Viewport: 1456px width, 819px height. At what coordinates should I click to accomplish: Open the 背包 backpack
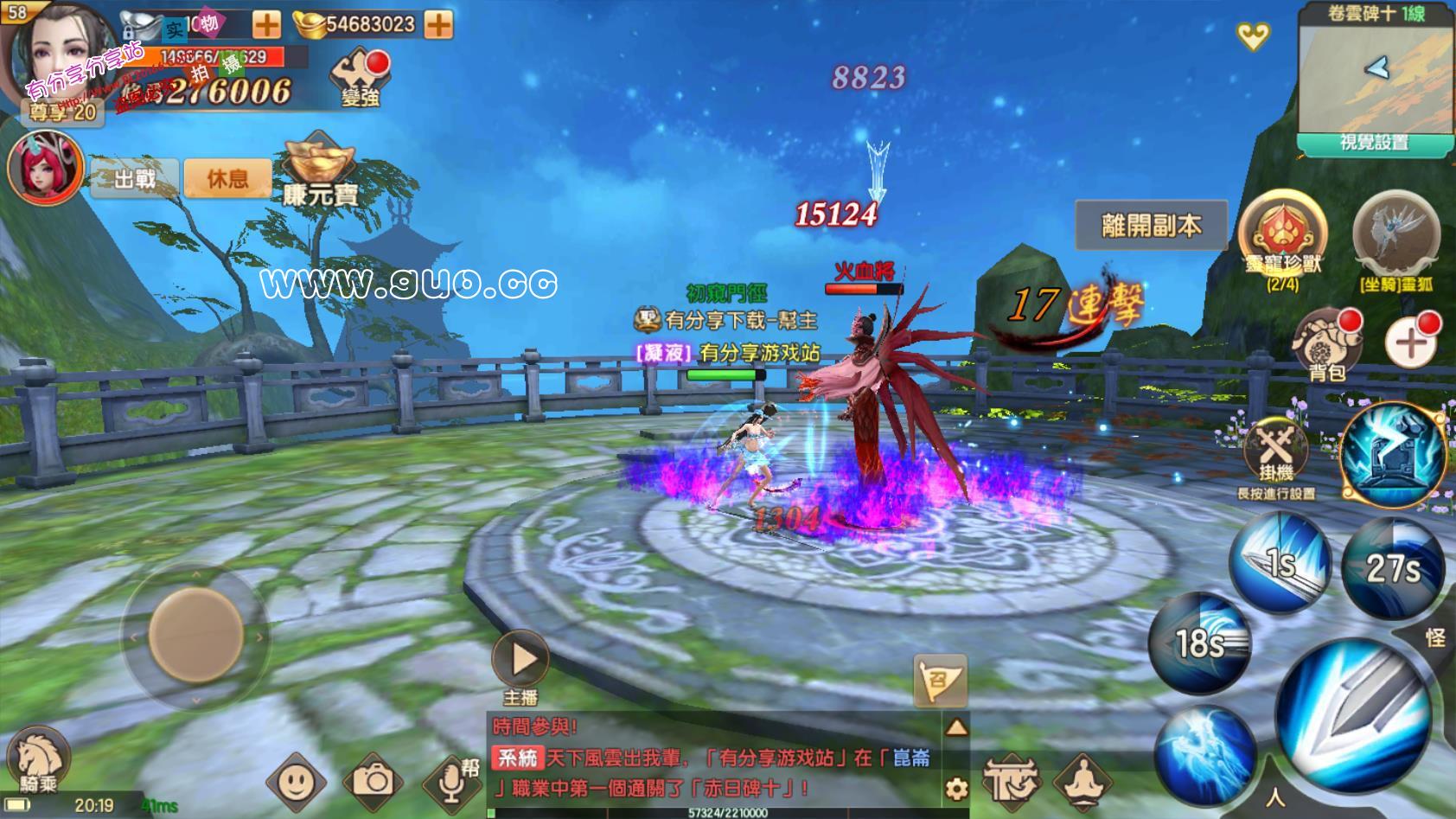pos(1326,344)
